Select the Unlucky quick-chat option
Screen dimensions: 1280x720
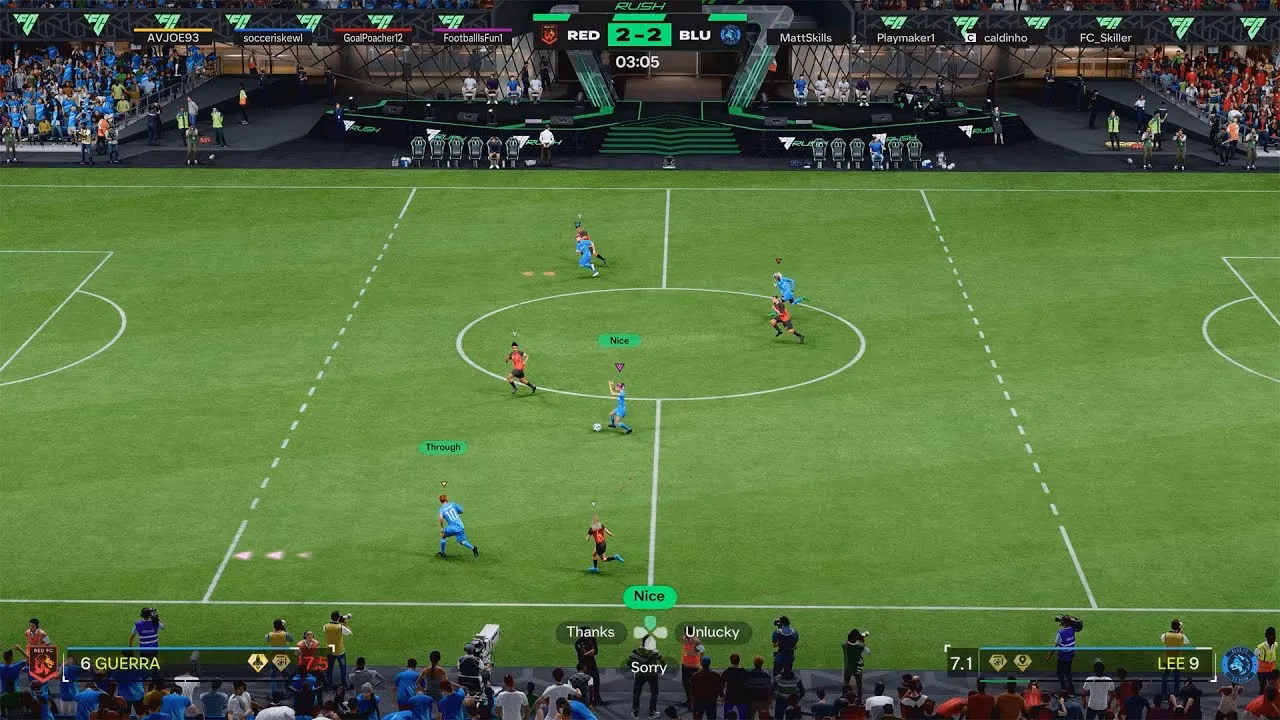tap(710, 632)
